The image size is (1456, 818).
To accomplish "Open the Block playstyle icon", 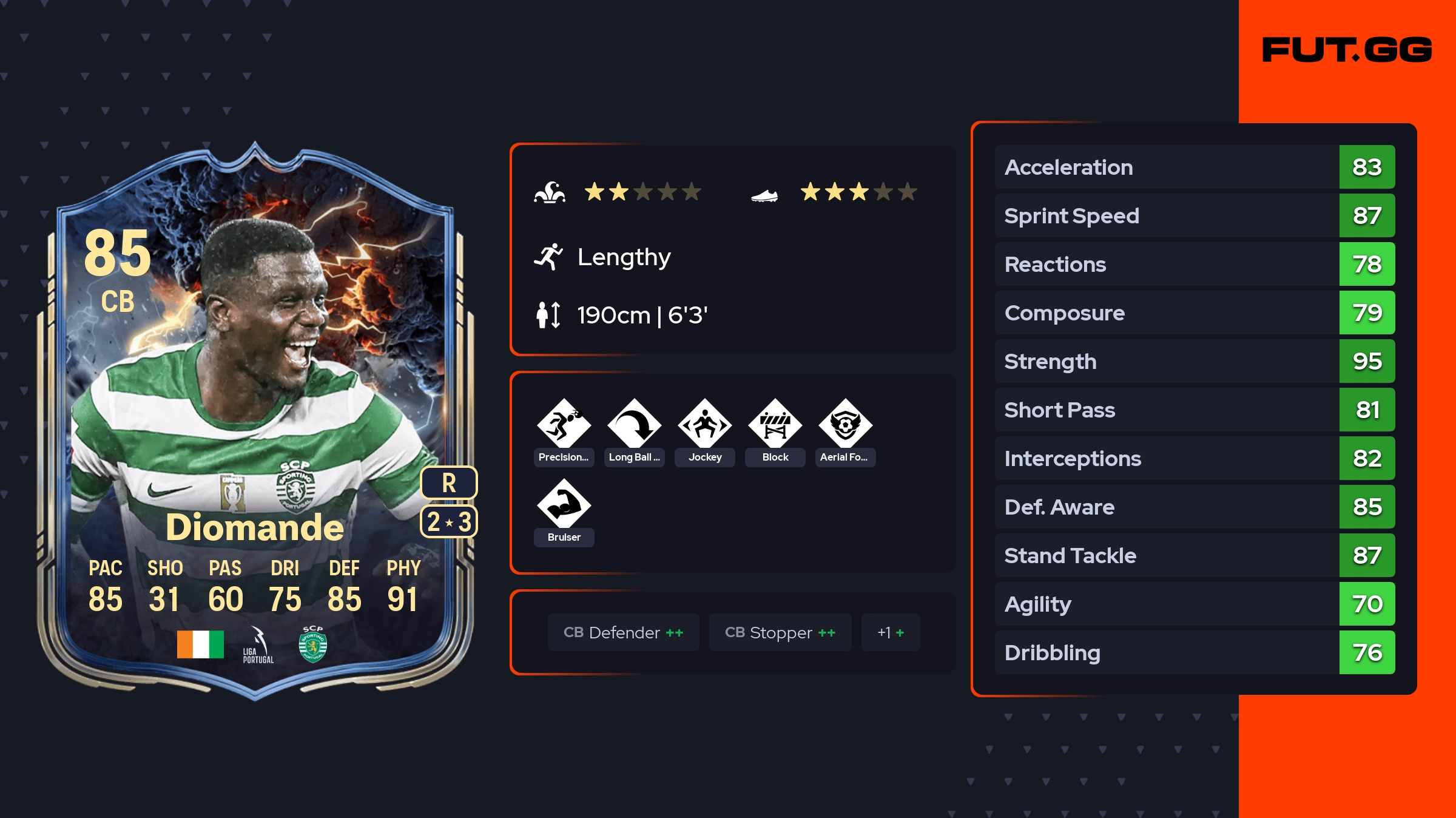I will point(775,425).
